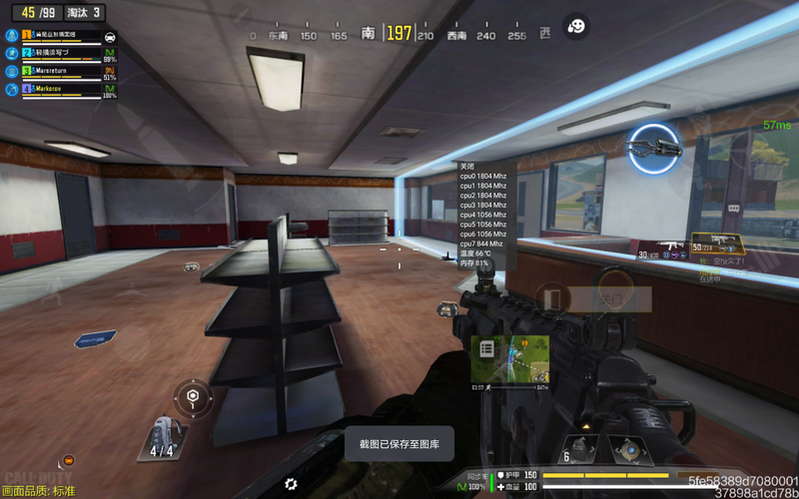Tap the orange icon above the Call of Duty logo
Image resolution: width=799 pixels, height=499 pixels.
click(68, 459)
